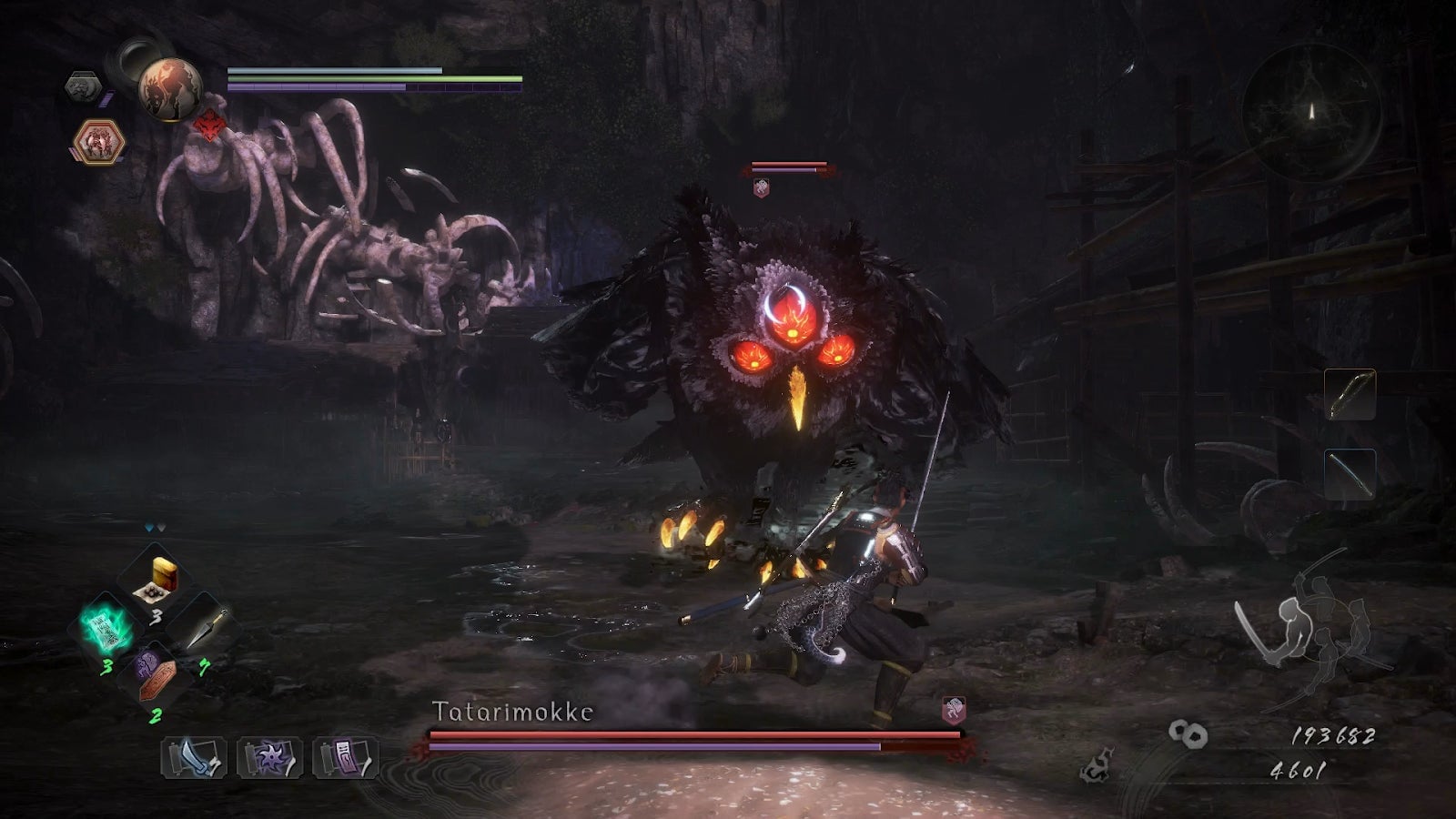Activate the blue sword scroll shortcut
The image size is (1456, 819).
pos(194,757)
